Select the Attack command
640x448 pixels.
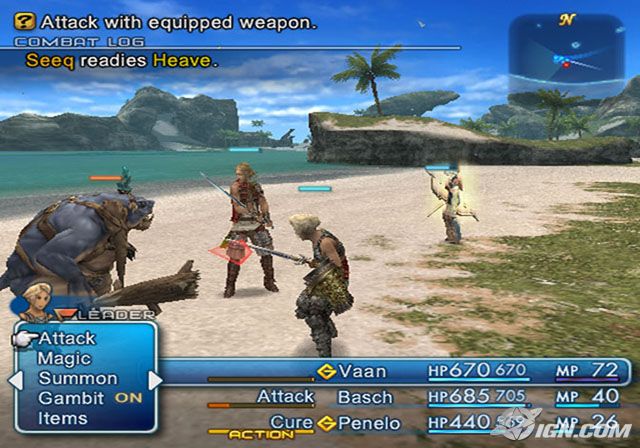click(67, 339)
